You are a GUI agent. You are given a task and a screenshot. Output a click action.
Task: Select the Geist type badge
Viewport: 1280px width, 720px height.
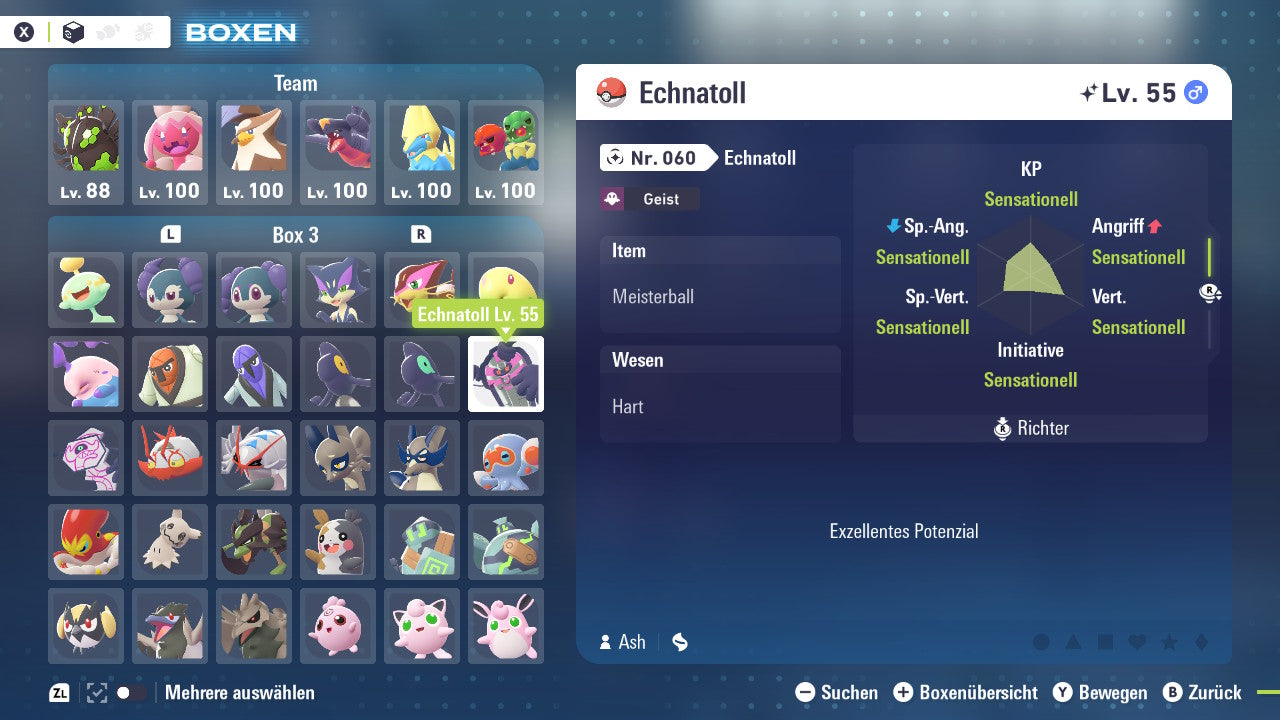point(650,199)
